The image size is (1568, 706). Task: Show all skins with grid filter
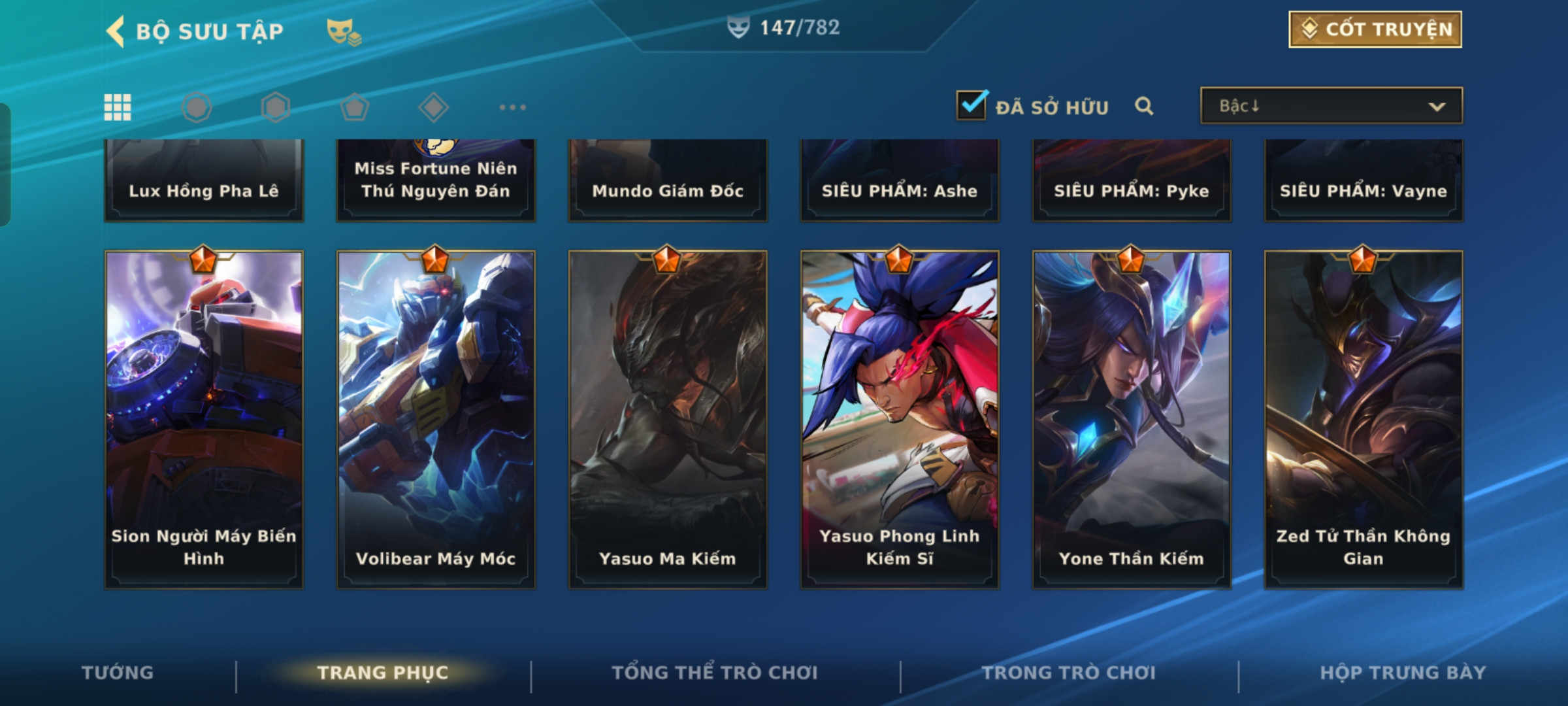[118, 107]
